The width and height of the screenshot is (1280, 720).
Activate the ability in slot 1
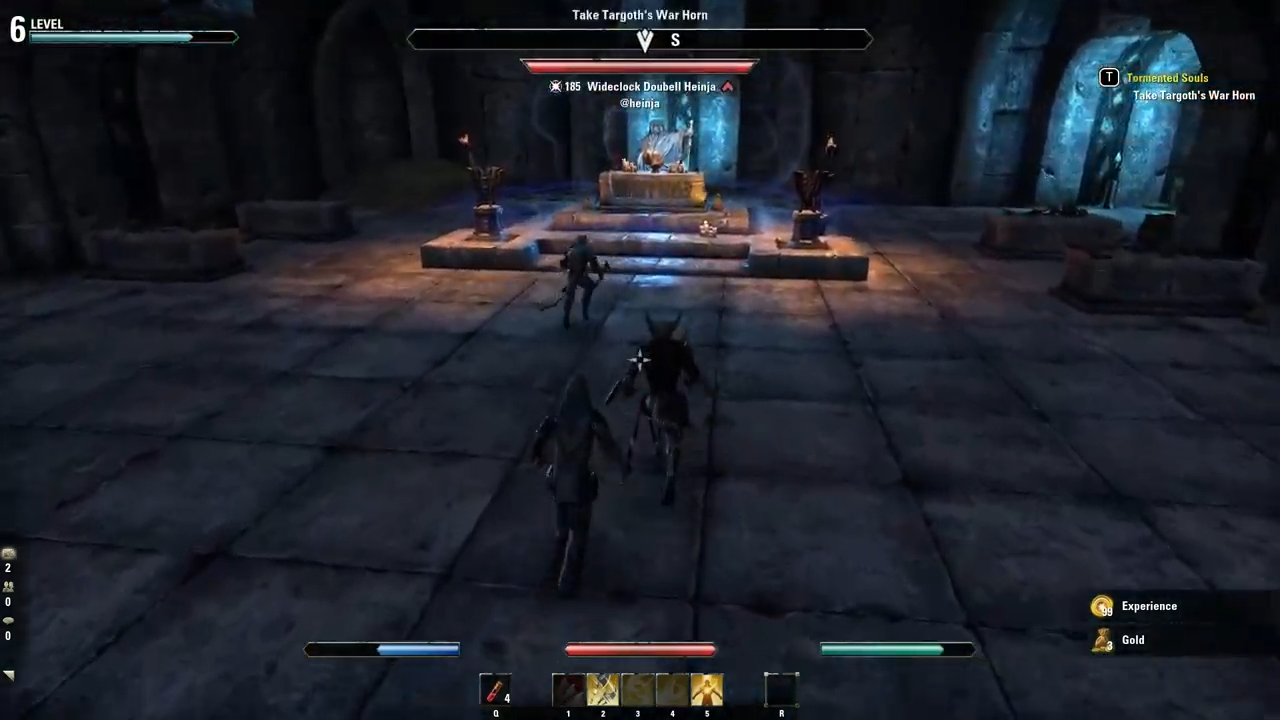click(568, 690)
